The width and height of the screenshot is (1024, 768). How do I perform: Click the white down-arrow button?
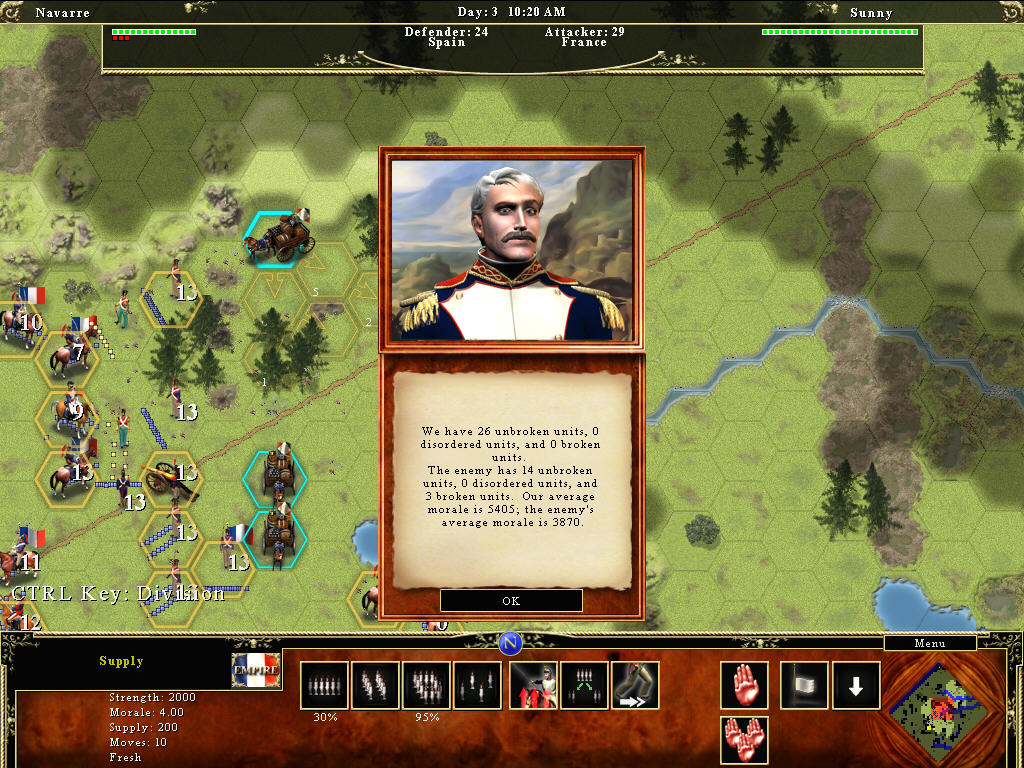click(856, 685)
